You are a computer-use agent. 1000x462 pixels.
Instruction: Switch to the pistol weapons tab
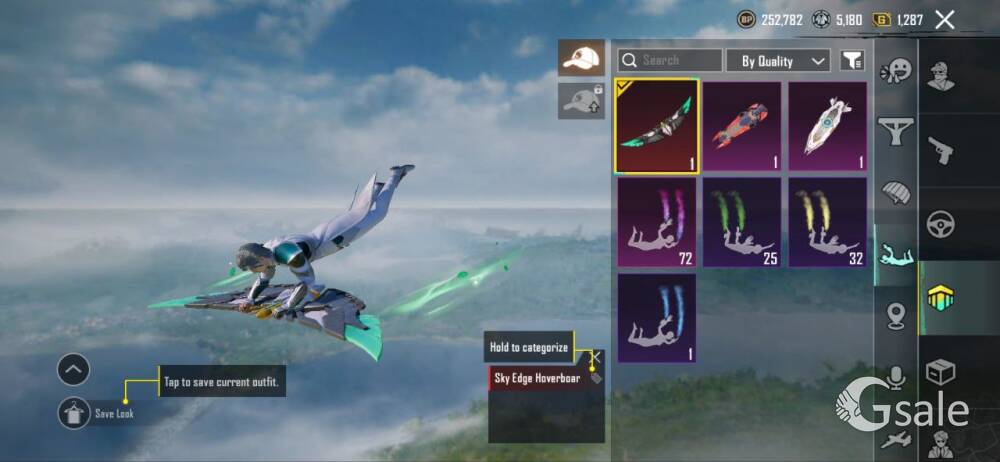(x=940, y=150)
